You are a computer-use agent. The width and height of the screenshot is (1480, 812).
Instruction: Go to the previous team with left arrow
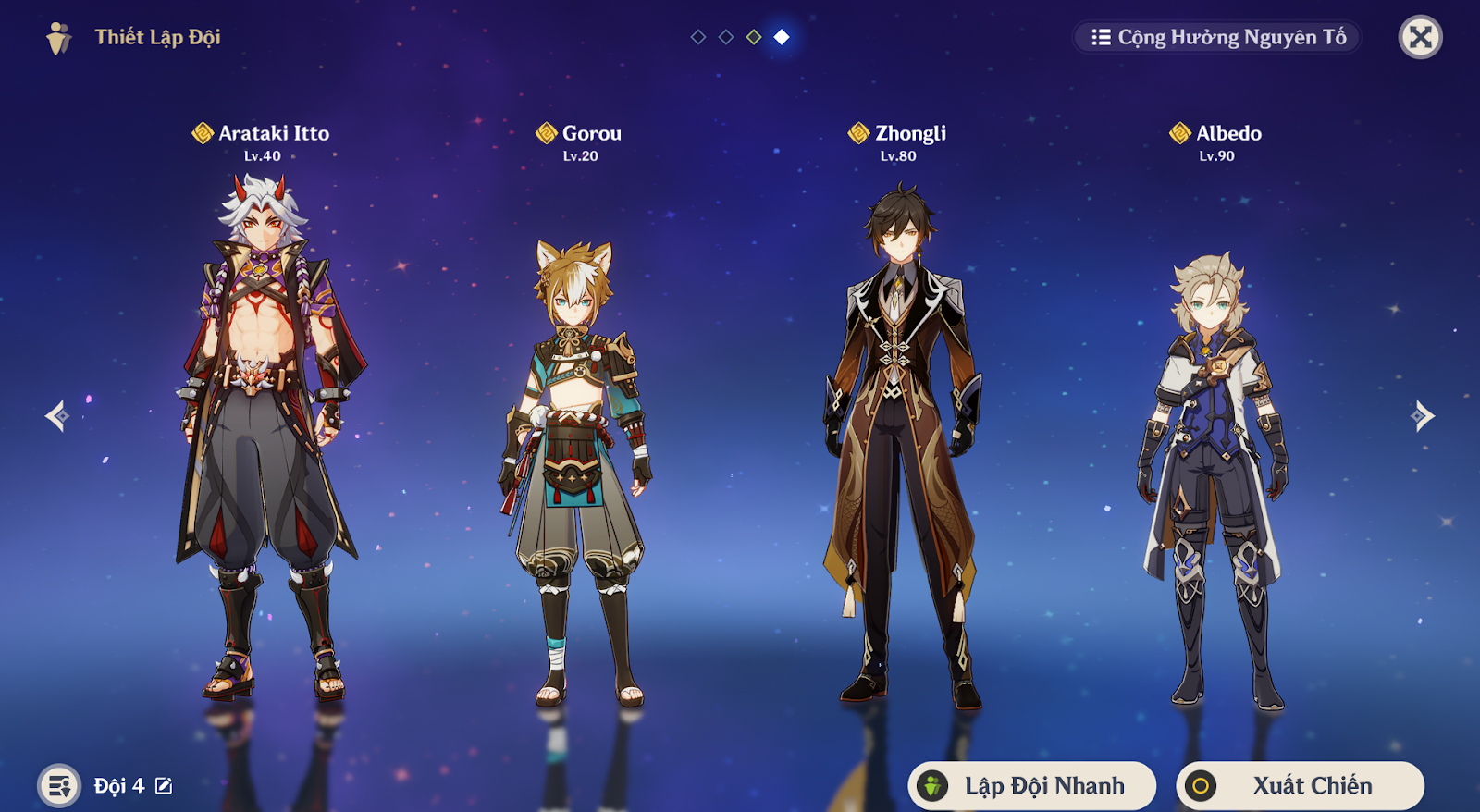(57, 416)
